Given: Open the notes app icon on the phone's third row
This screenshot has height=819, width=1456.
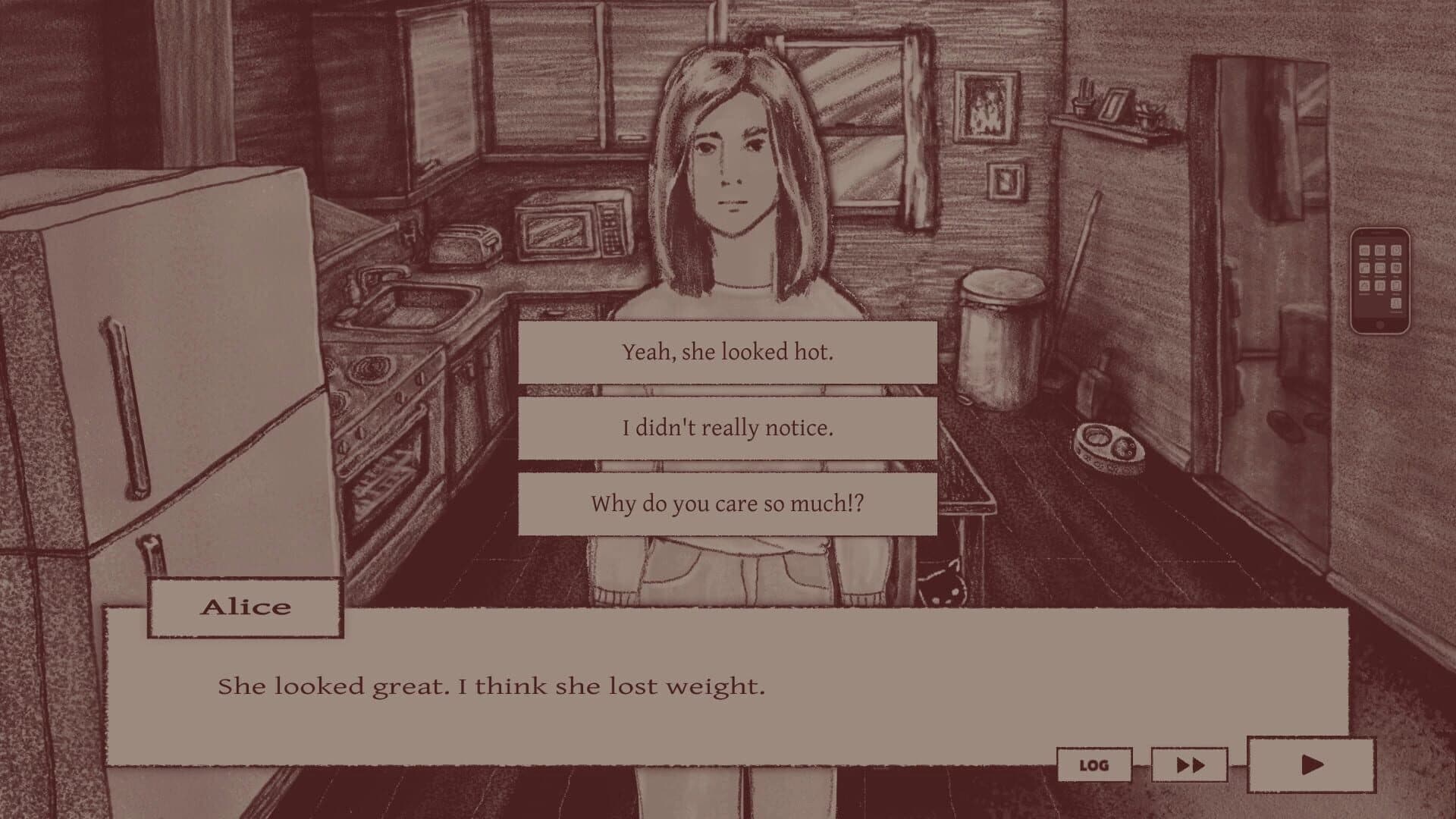Looking at the screenshot, I should [1364, 285].
